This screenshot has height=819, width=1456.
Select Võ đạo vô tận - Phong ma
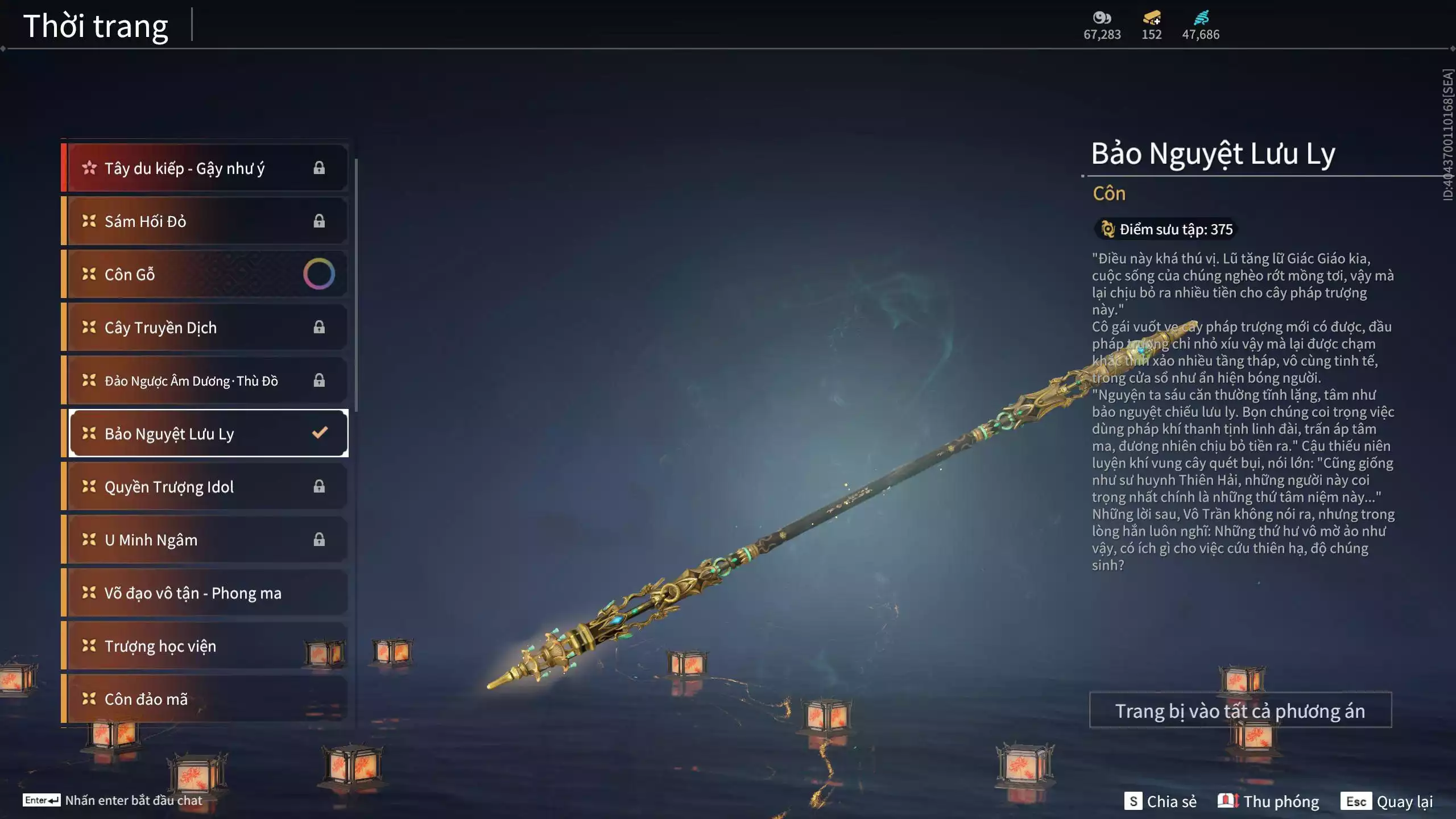[x=205, y=593]
